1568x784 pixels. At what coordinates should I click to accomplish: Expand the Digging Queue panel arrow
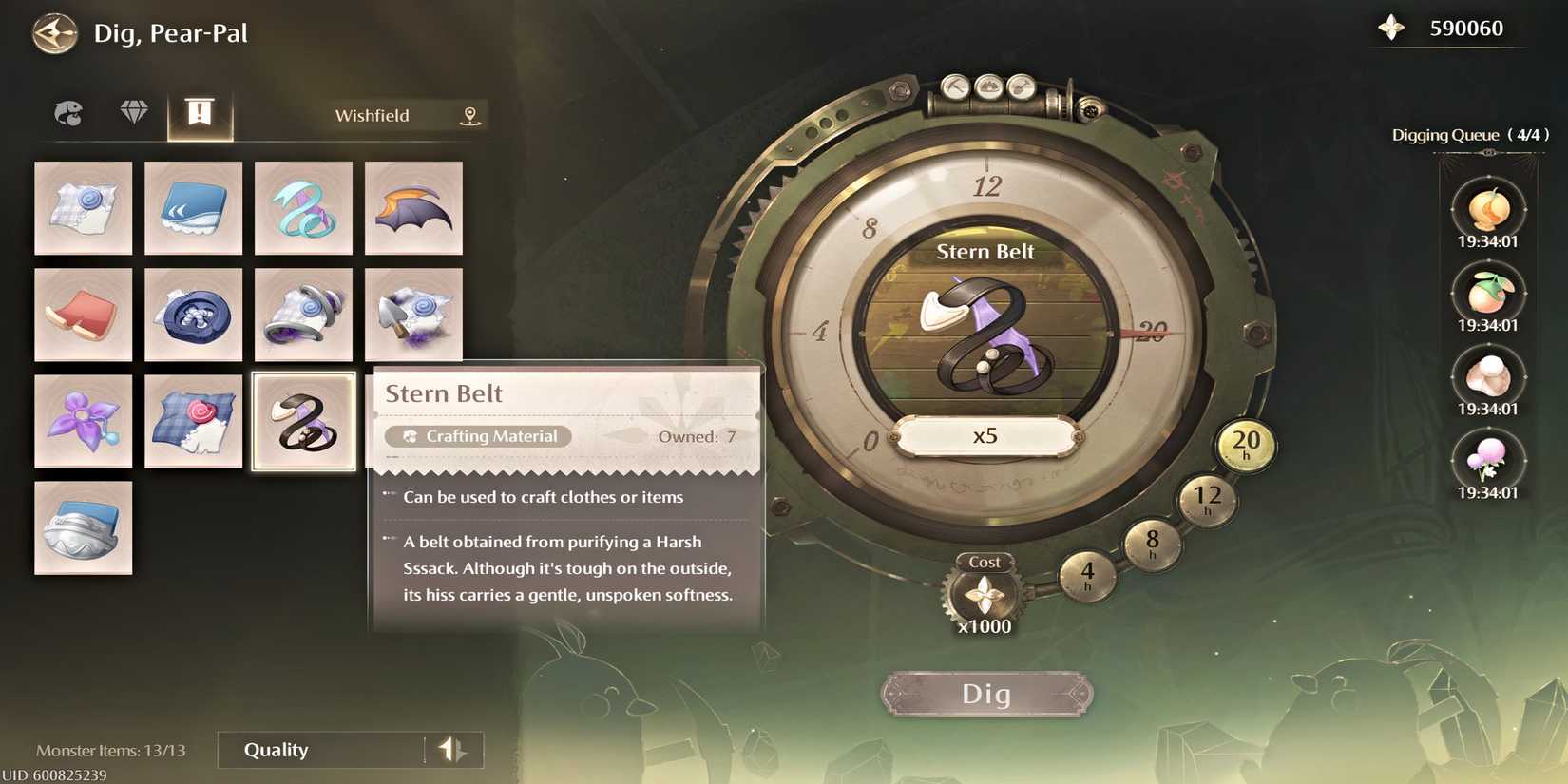1489,153
